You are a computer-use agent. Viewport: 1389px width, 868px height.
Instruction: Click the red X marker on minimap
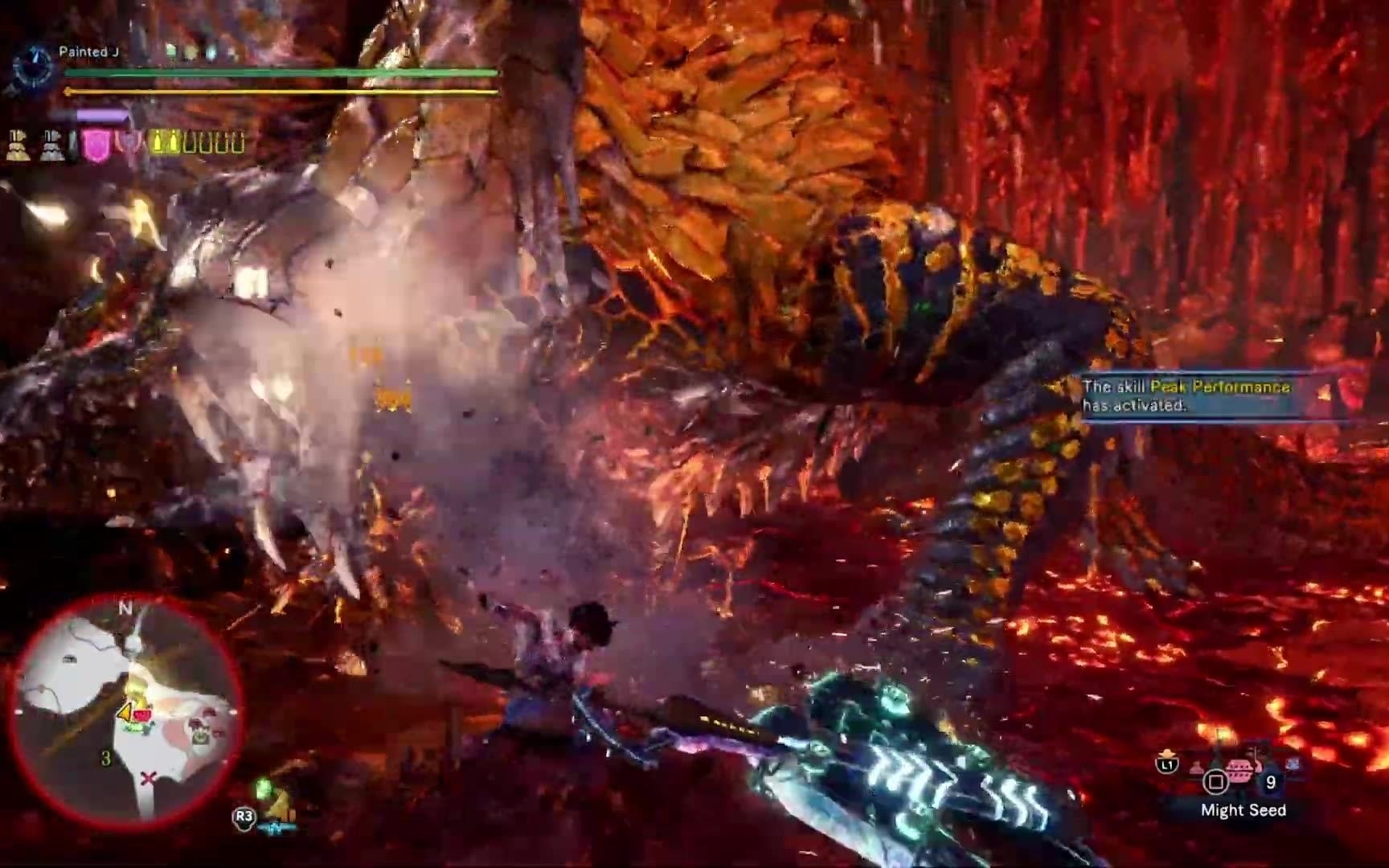coord(147,778)
